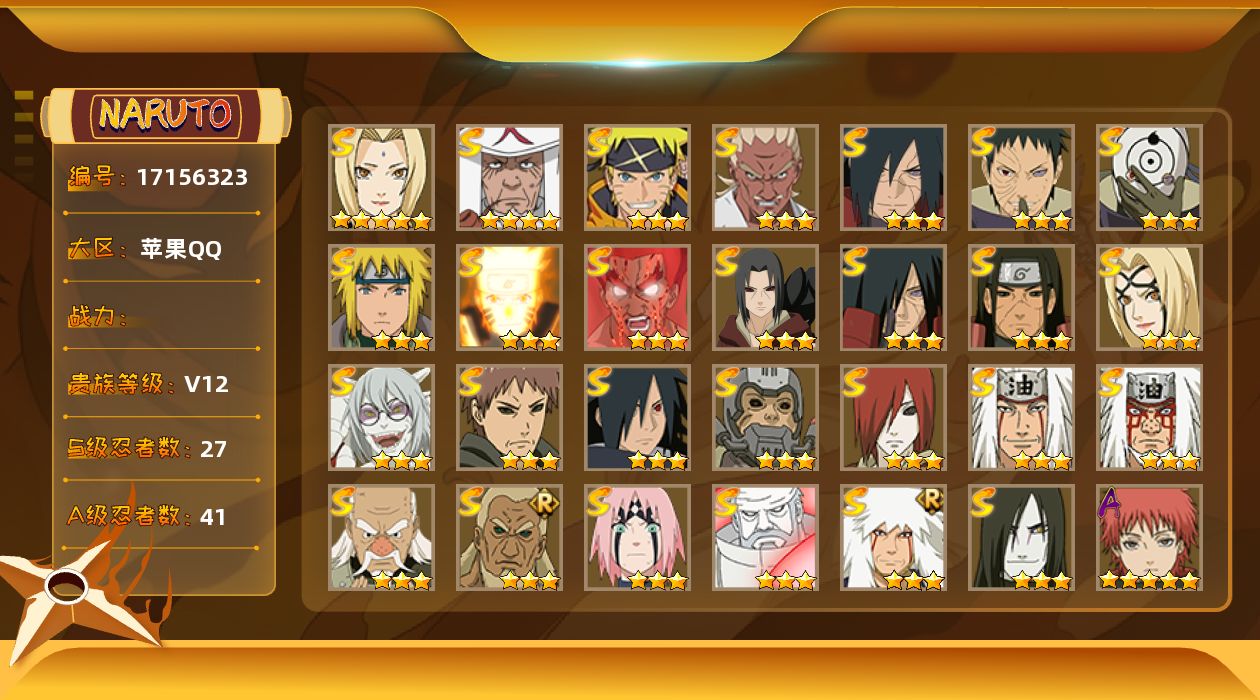Viewport: 1260px width, 700px height.
Task: Pick the red-haired Nagato tile
Action: [x=893, y=417]
